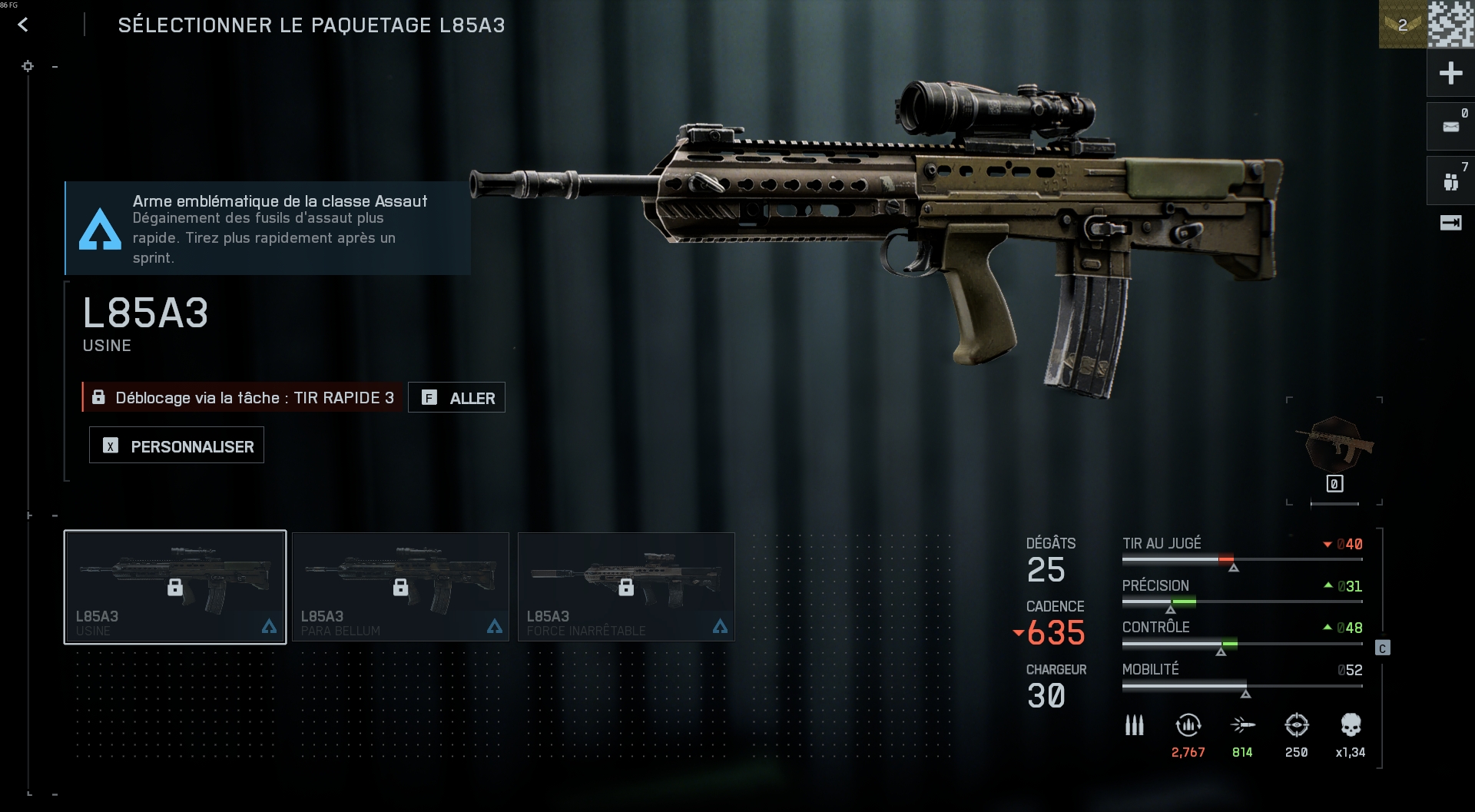Open PERSONNALISER to customize the weapon

[176, 445]
